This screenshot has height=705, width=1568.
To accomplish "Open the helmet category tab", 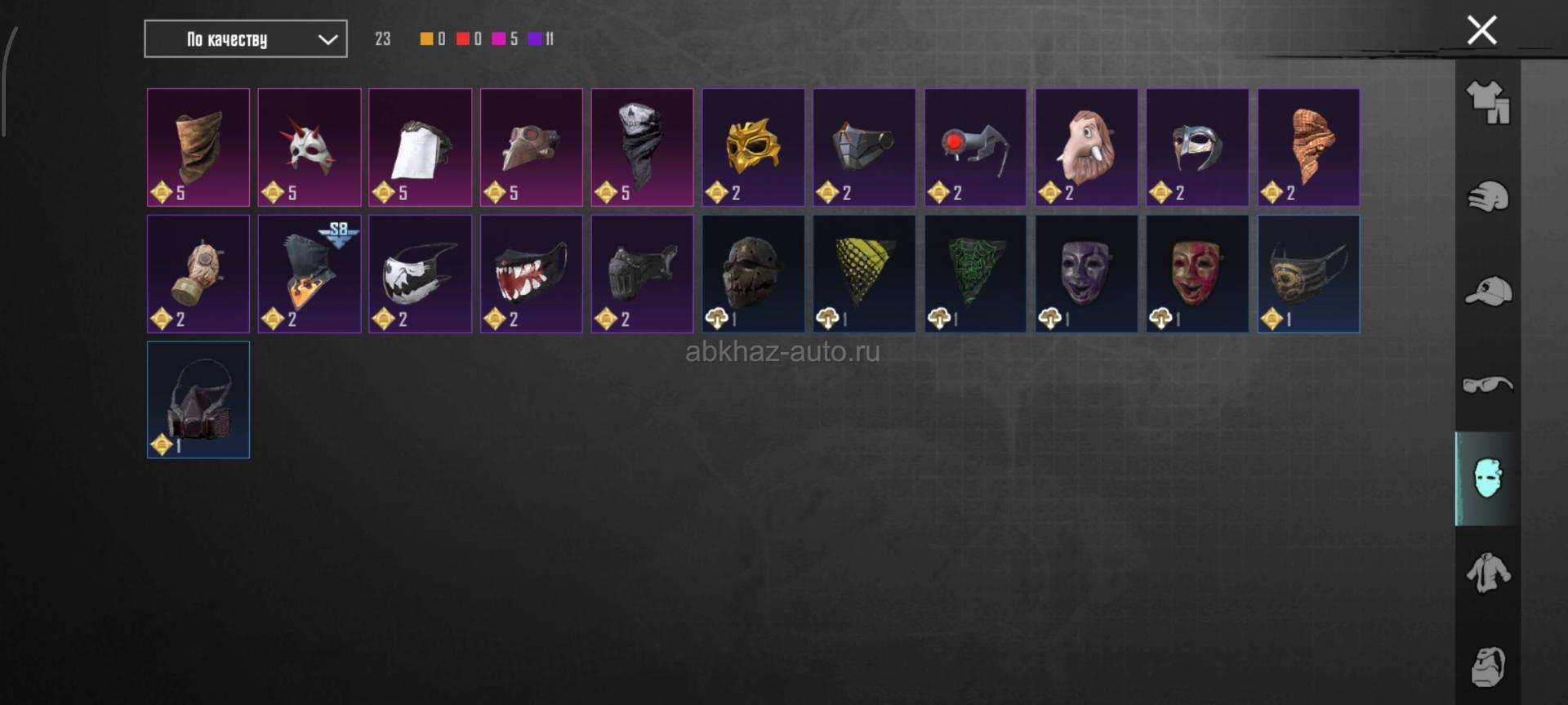I will tap(1488, 197).
